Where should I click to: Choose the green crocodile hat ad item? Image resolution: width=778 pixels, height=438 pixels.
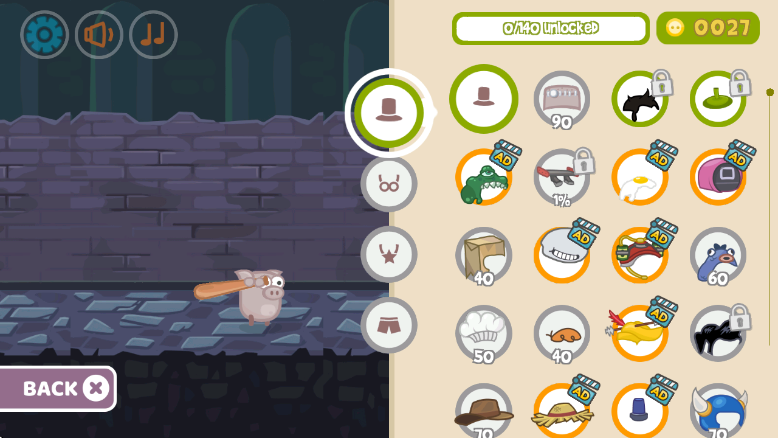pyautogui.click(x=484, y=178)
